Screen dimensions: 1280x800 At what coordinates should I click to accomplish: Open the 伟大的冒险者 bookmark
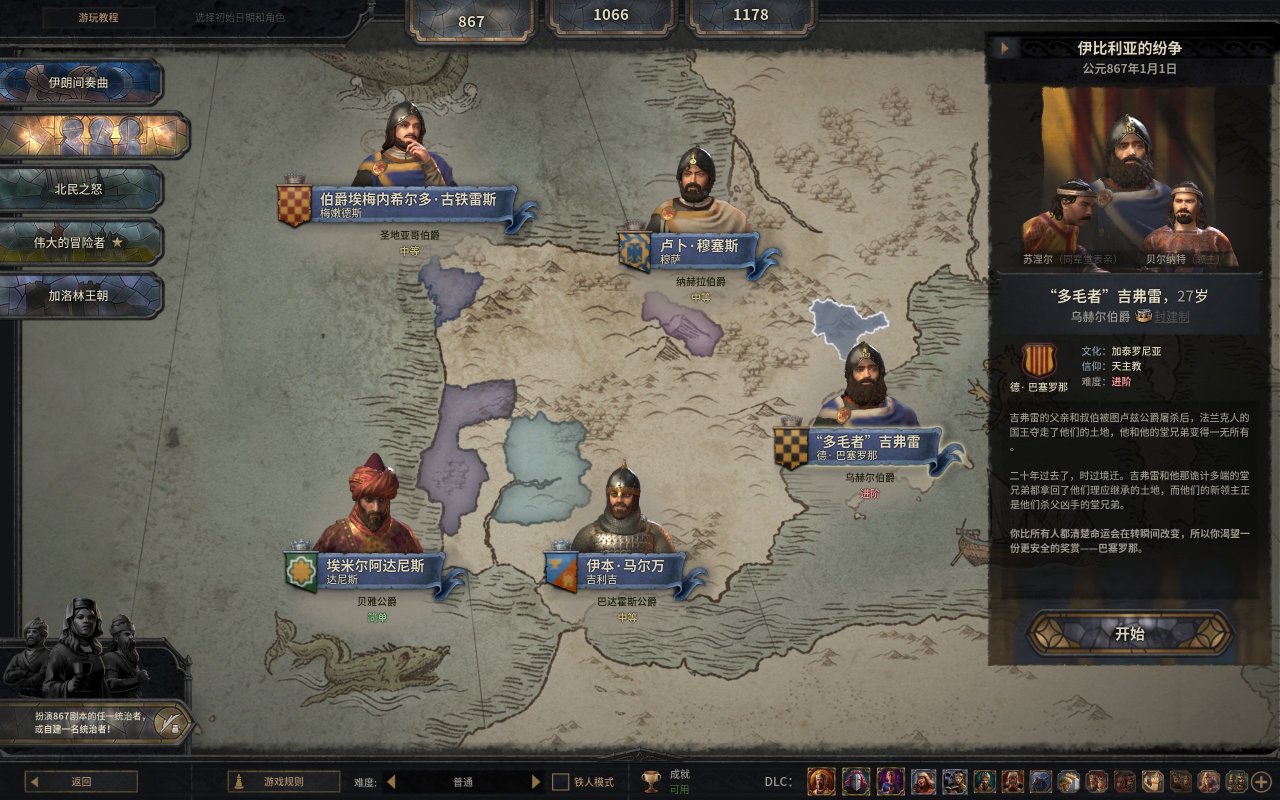(79, 242)
